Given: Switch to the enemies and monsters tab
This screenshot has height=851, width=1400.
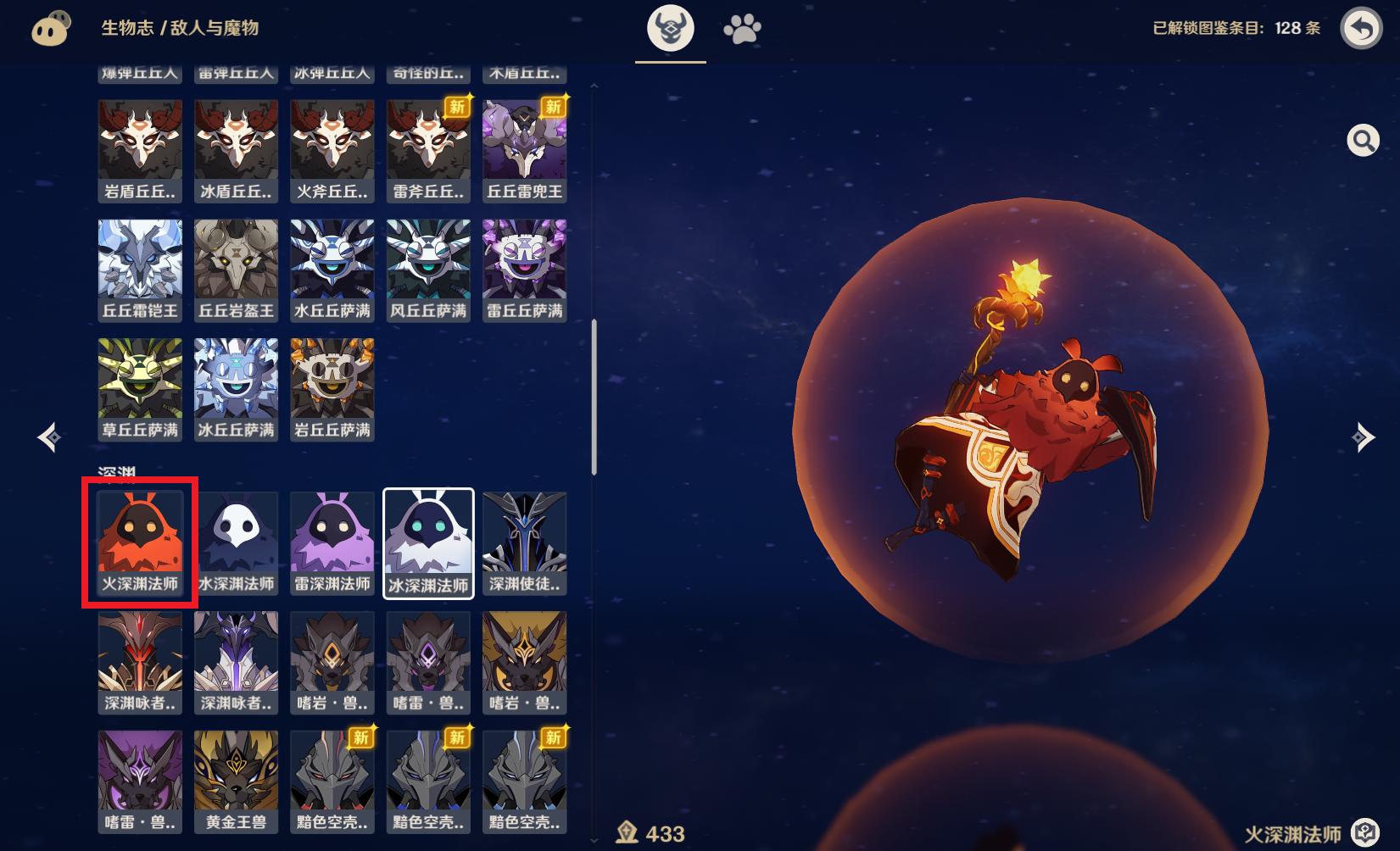Looking at the screenshot, I should 671,29.
